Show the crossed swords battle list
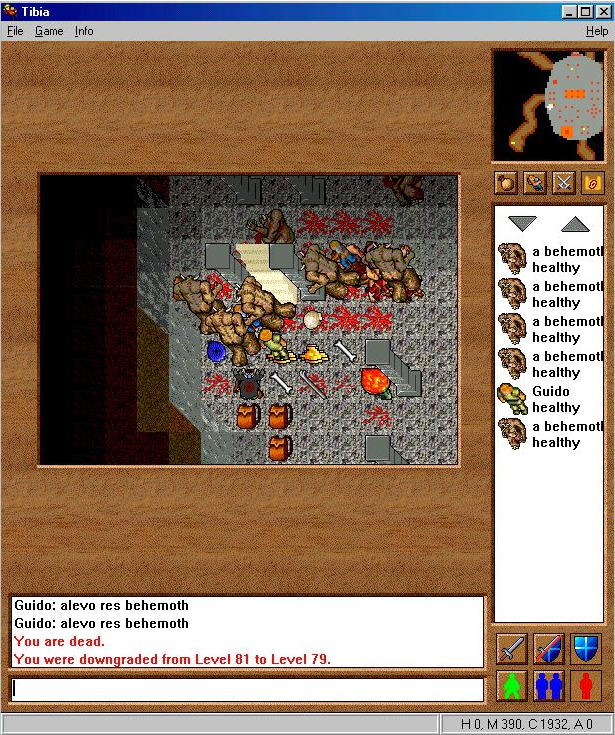The image size is (615, 735). pos(564,183)
